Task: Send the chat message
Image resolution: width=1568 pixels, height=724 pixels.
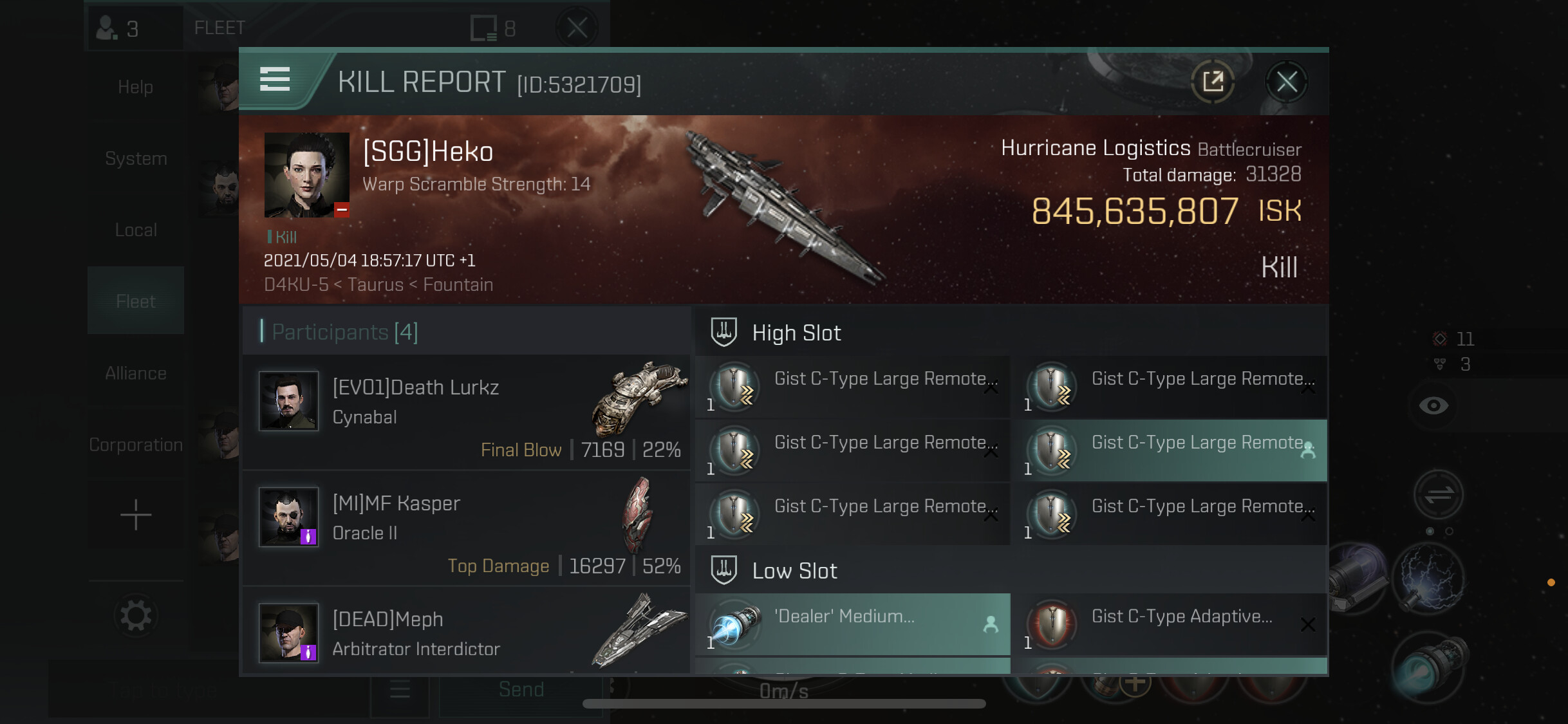Action: click(521, 690)
